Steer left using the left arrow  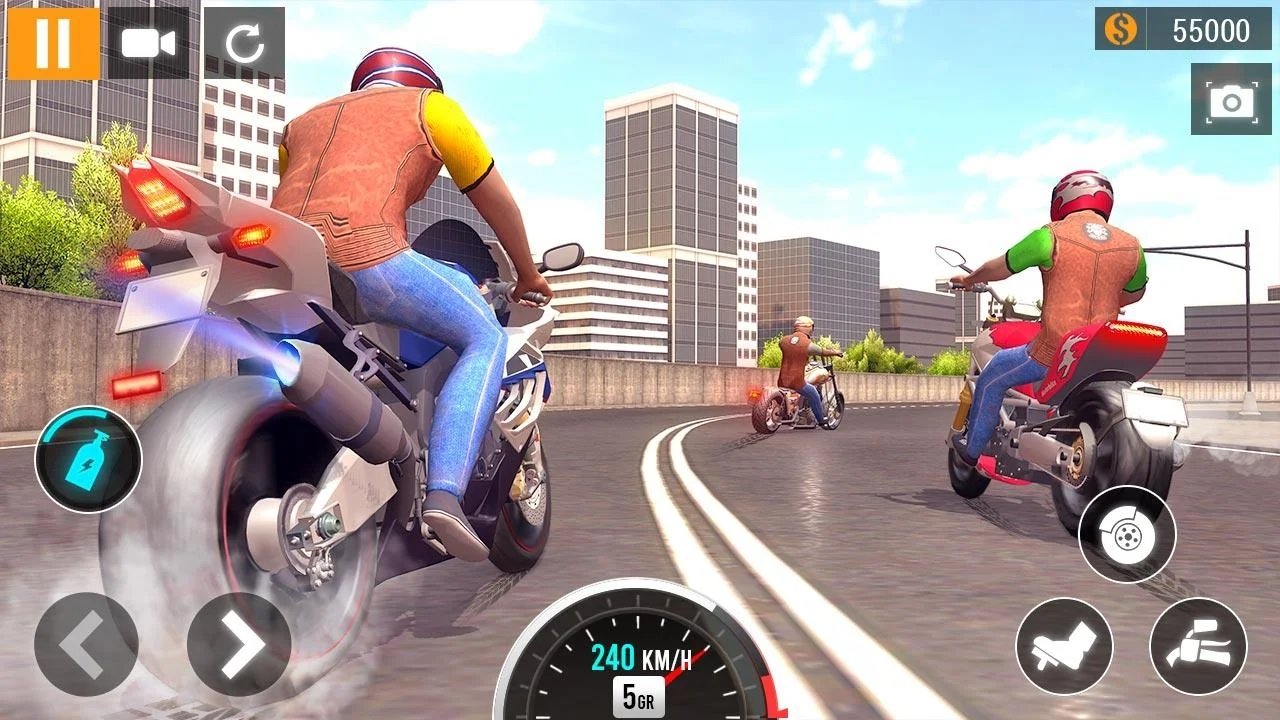tap(86, 645)
